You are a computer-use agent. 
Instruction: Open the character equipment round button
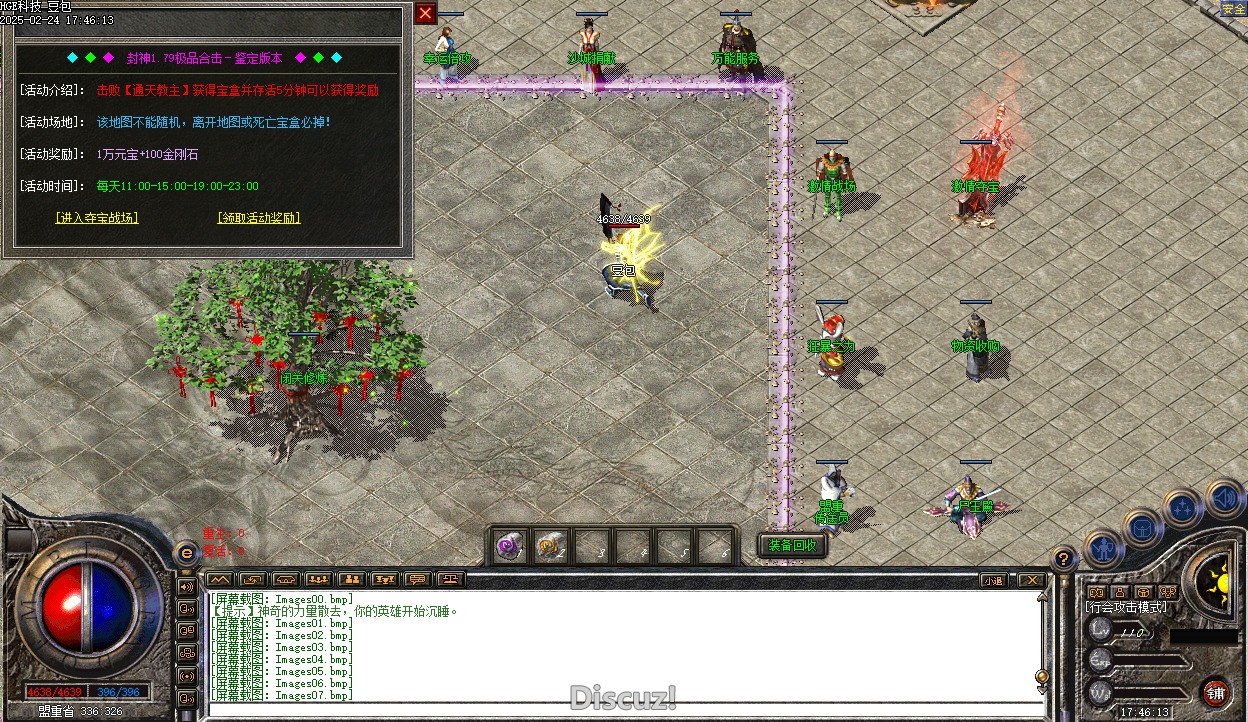click(1102, 549)
